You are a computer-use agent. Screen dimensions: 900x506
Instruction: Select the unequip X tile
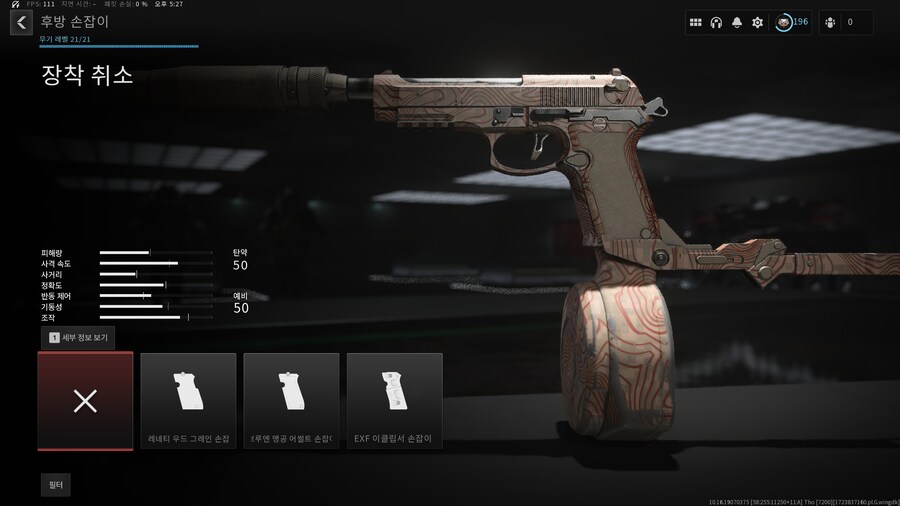coord(85,401)
